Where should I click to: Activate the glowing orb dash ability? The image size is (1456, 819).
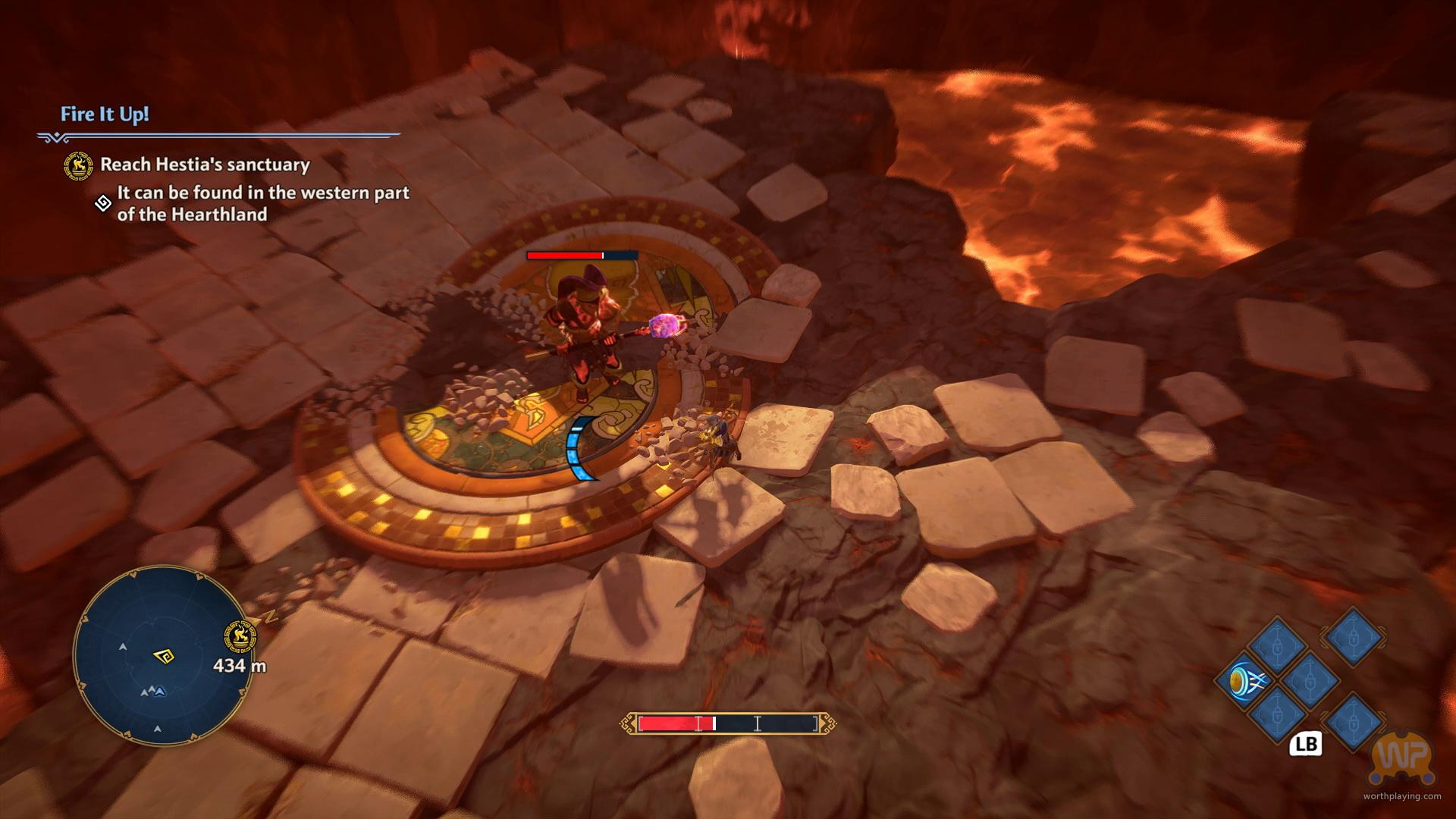1242,680
